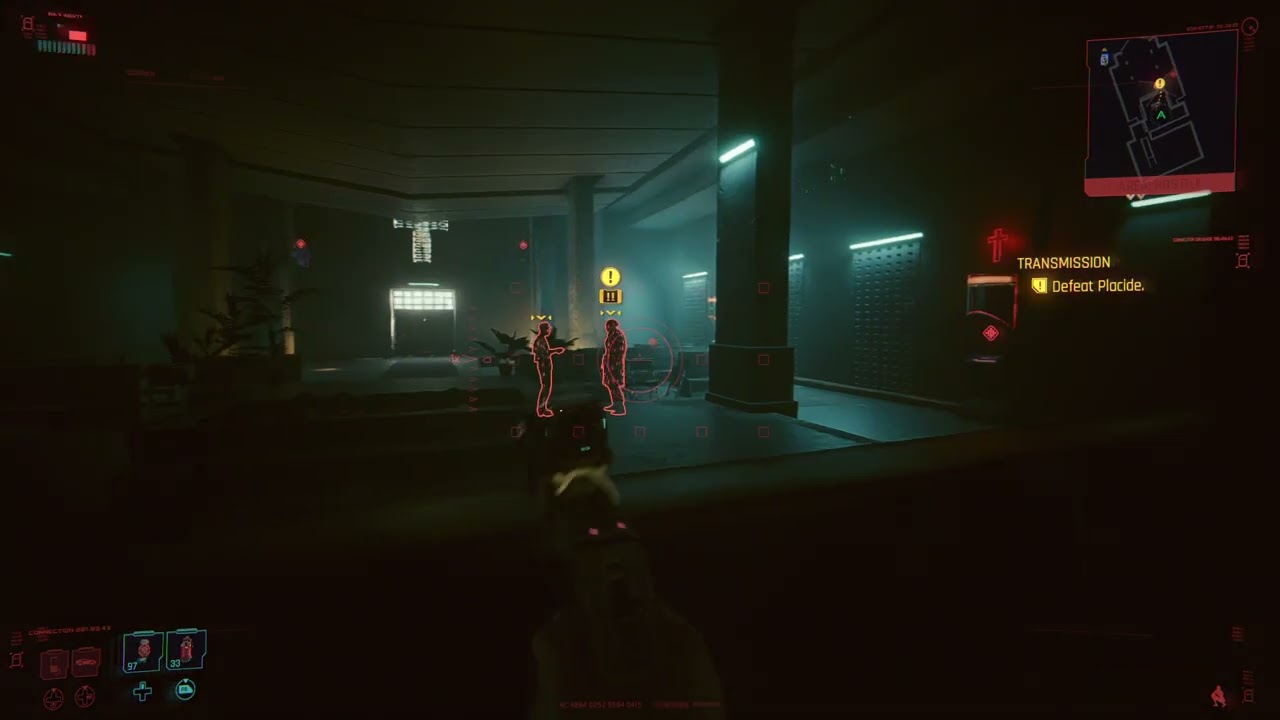The width and height of the screenshot is (1280, 720).
Task: Click the red cross decoration icon near the Transmission panel
Action: point(996,244)
